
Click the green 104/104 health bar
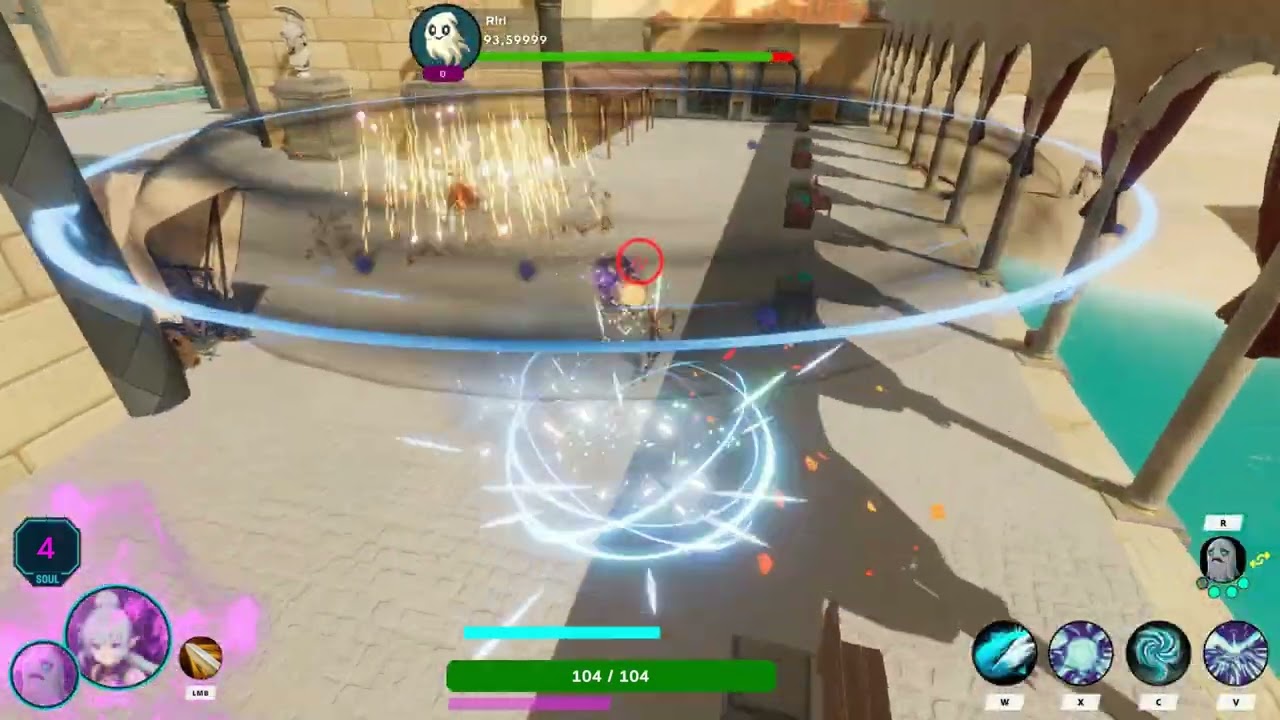(611, 676)
